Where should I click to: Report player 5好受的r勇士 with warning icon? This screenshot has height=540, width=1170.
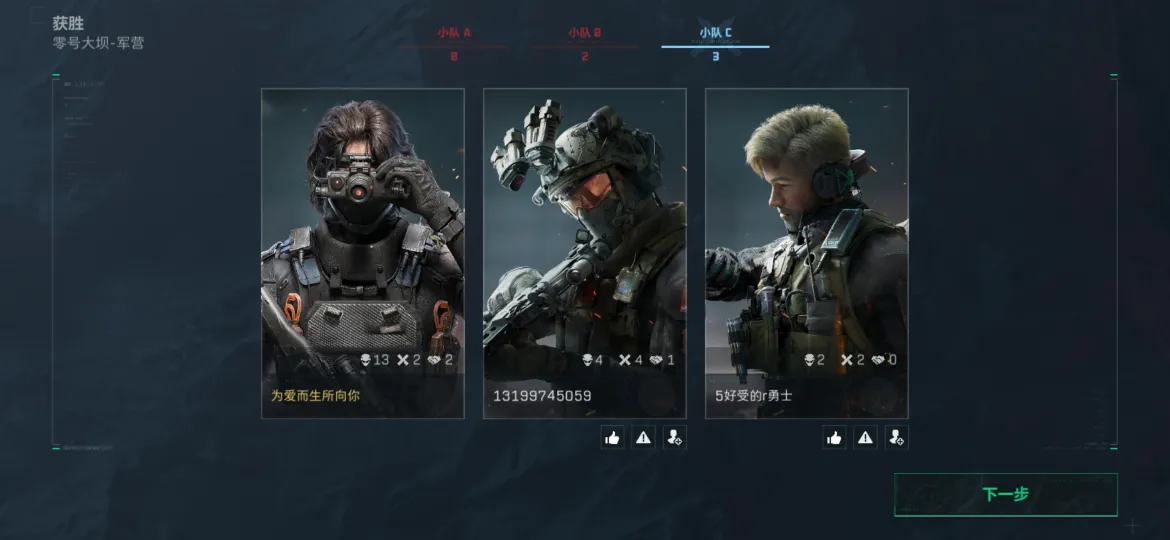pos(865,437)
